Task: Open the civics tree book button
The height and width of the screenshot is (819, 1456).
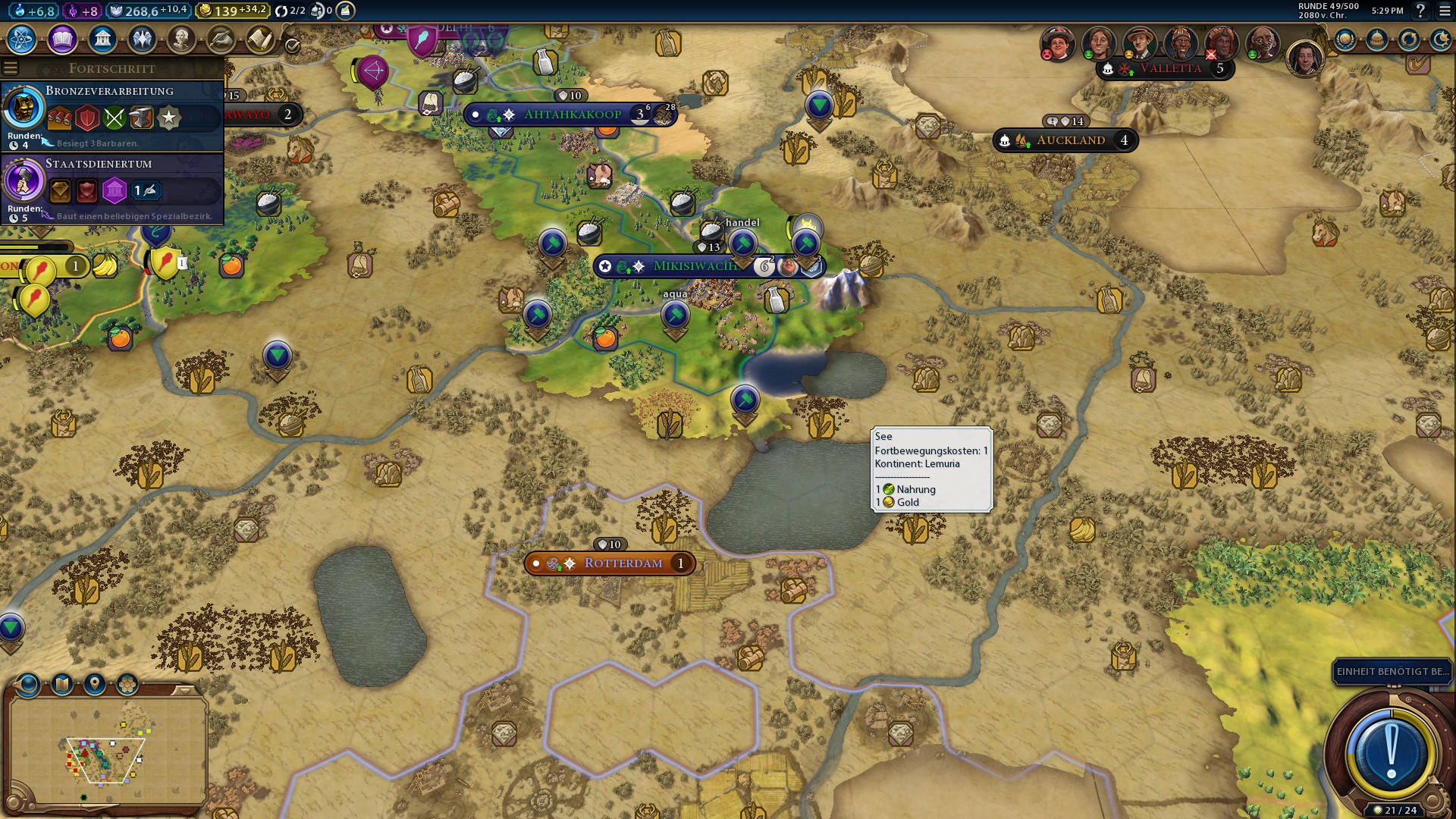Action: (62, 39)
